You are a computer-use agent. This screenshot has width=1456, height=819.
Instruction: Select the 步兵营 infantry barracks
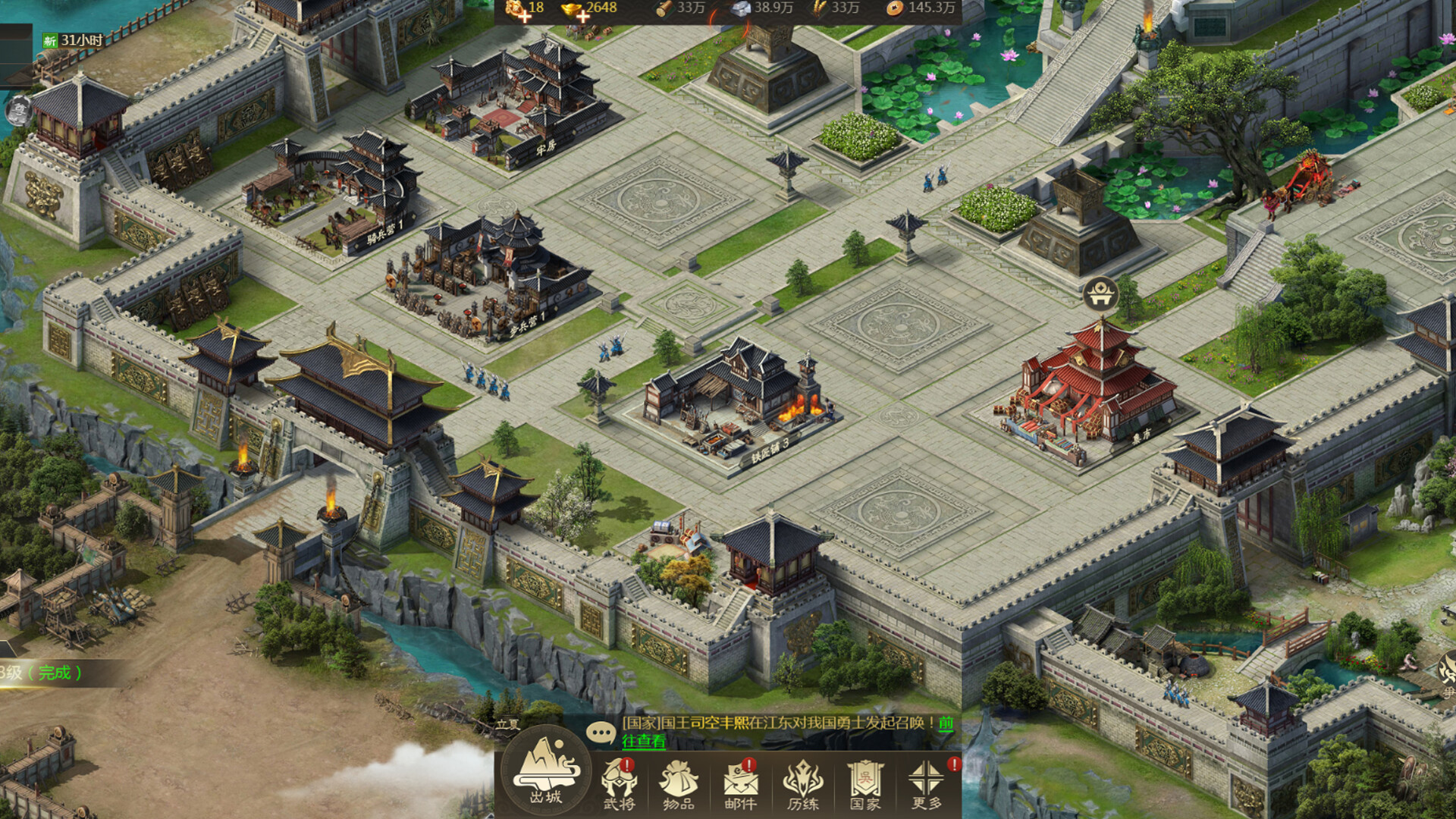(x=485, y=281)
